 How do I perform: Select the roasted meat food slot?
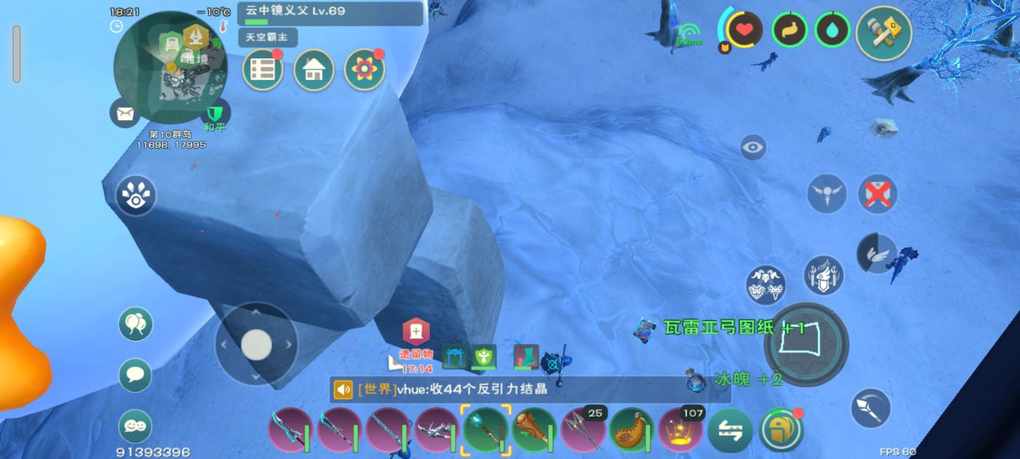631,430
